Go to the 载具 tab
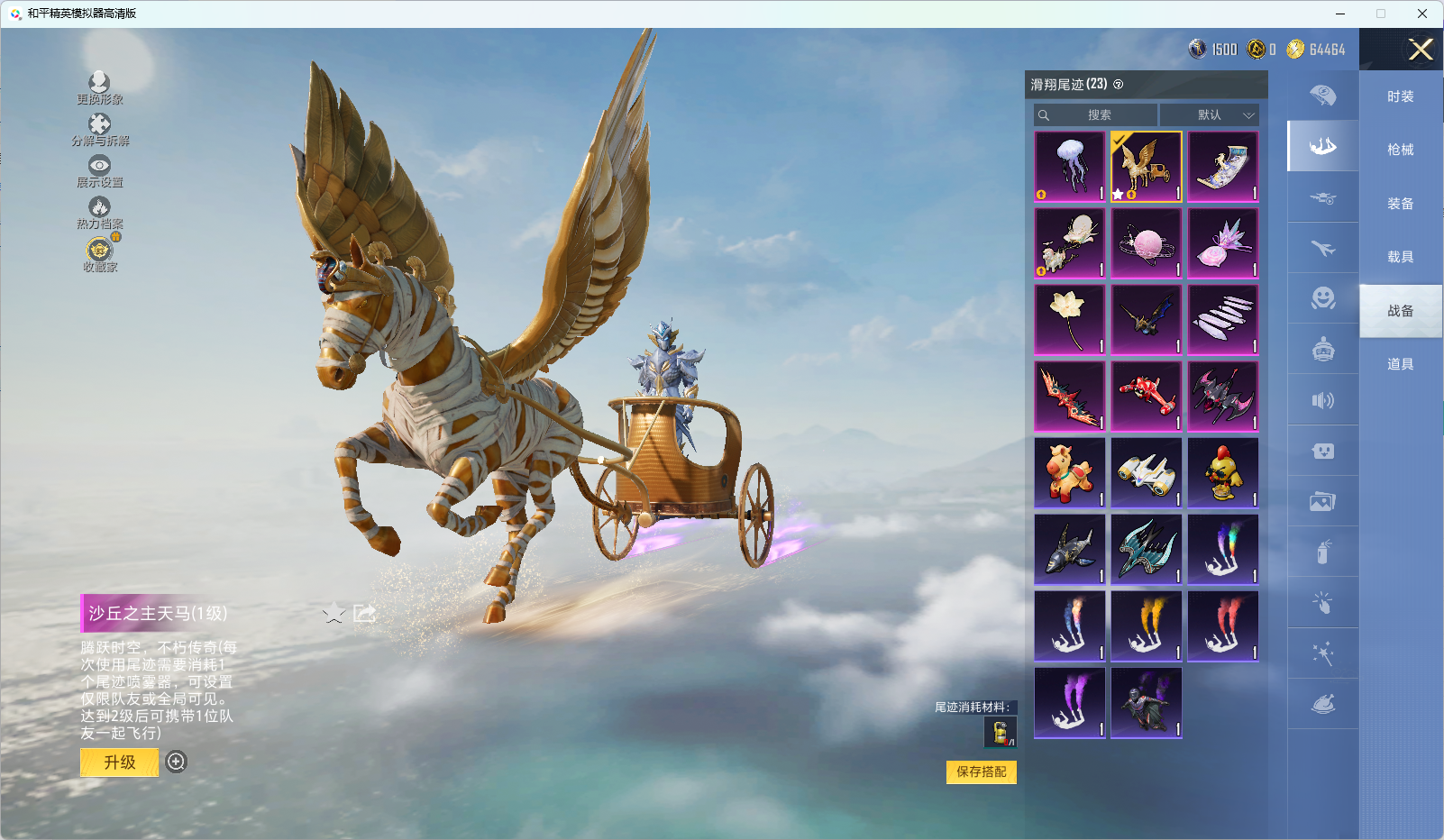 [1400, 257]
